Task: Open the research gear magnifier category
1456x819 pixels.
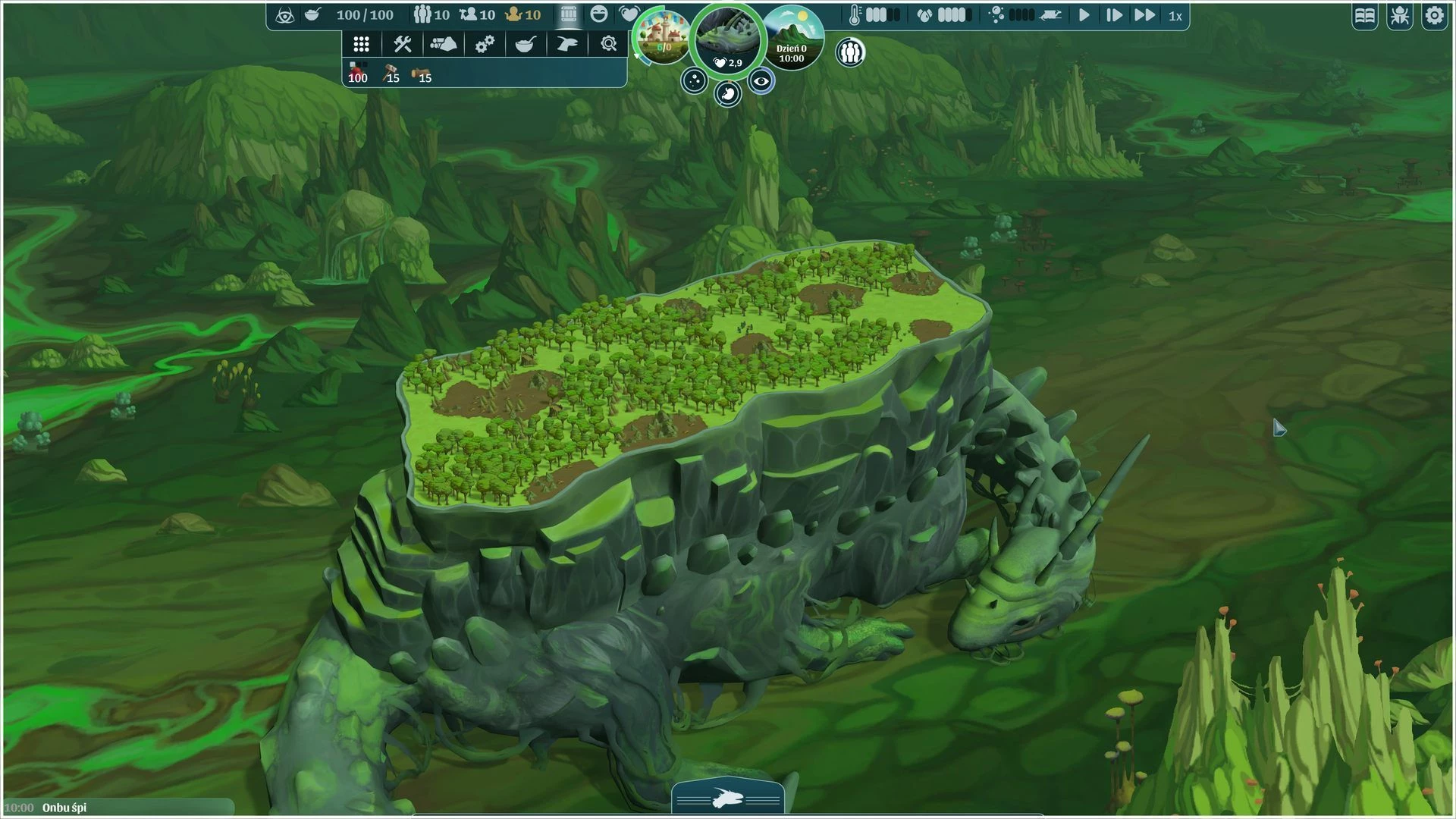Action: coord(608,45)
